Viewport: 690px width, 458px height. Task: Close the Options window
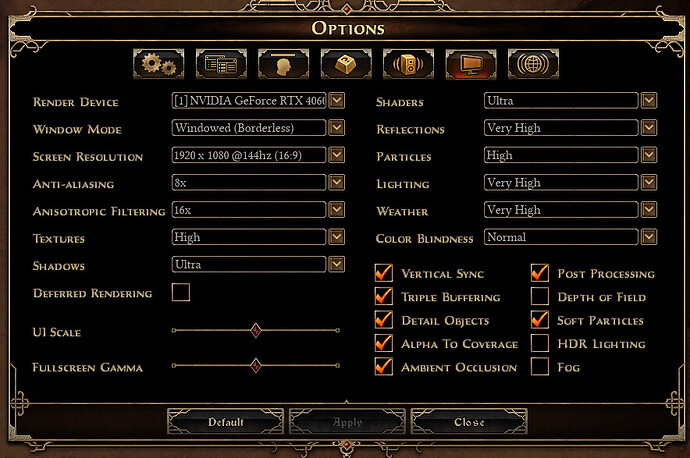[x=469, y=422]
